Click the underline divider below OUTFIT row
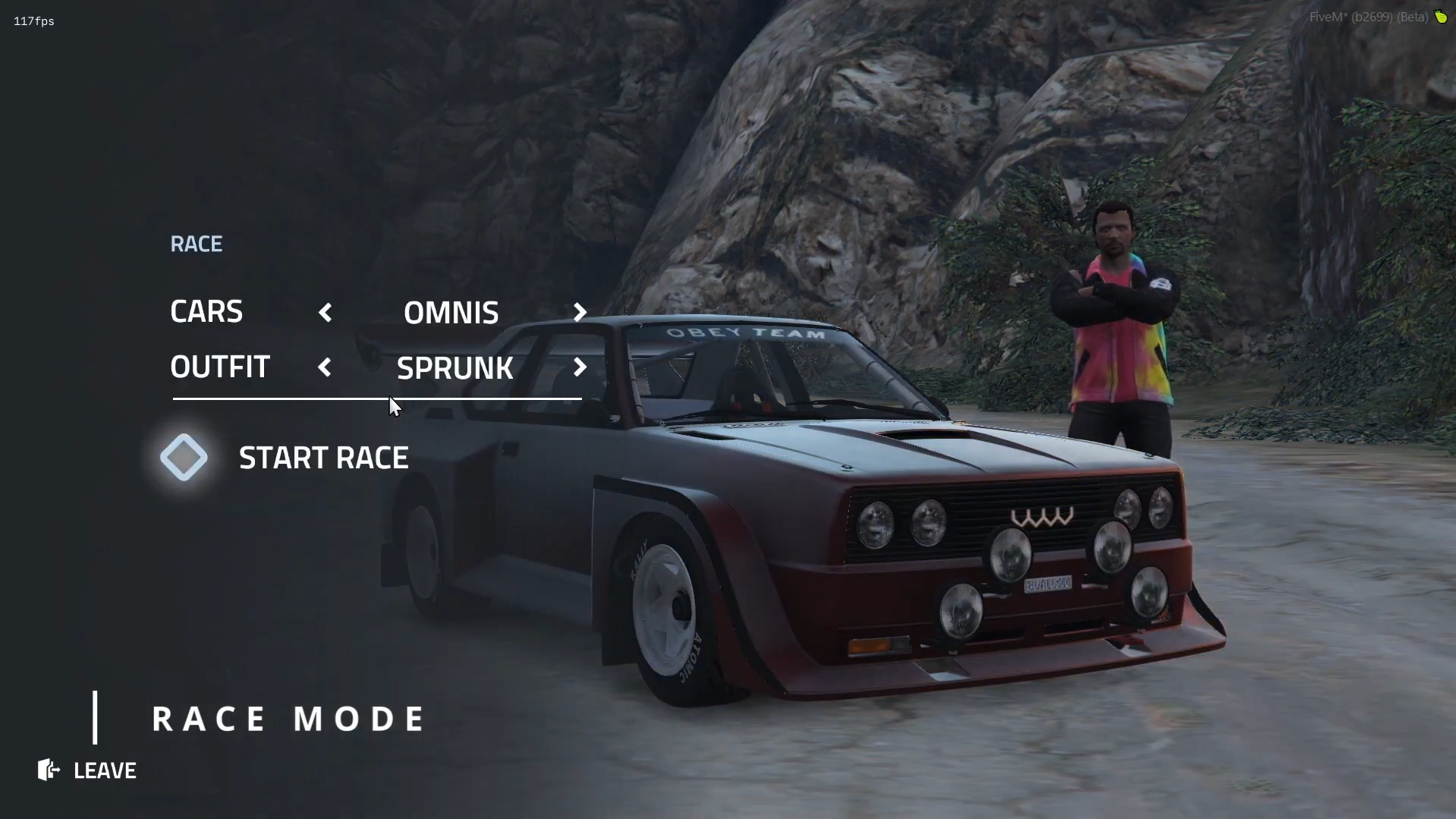Viewport: 1456px width, 819px height. click(377, 398)
